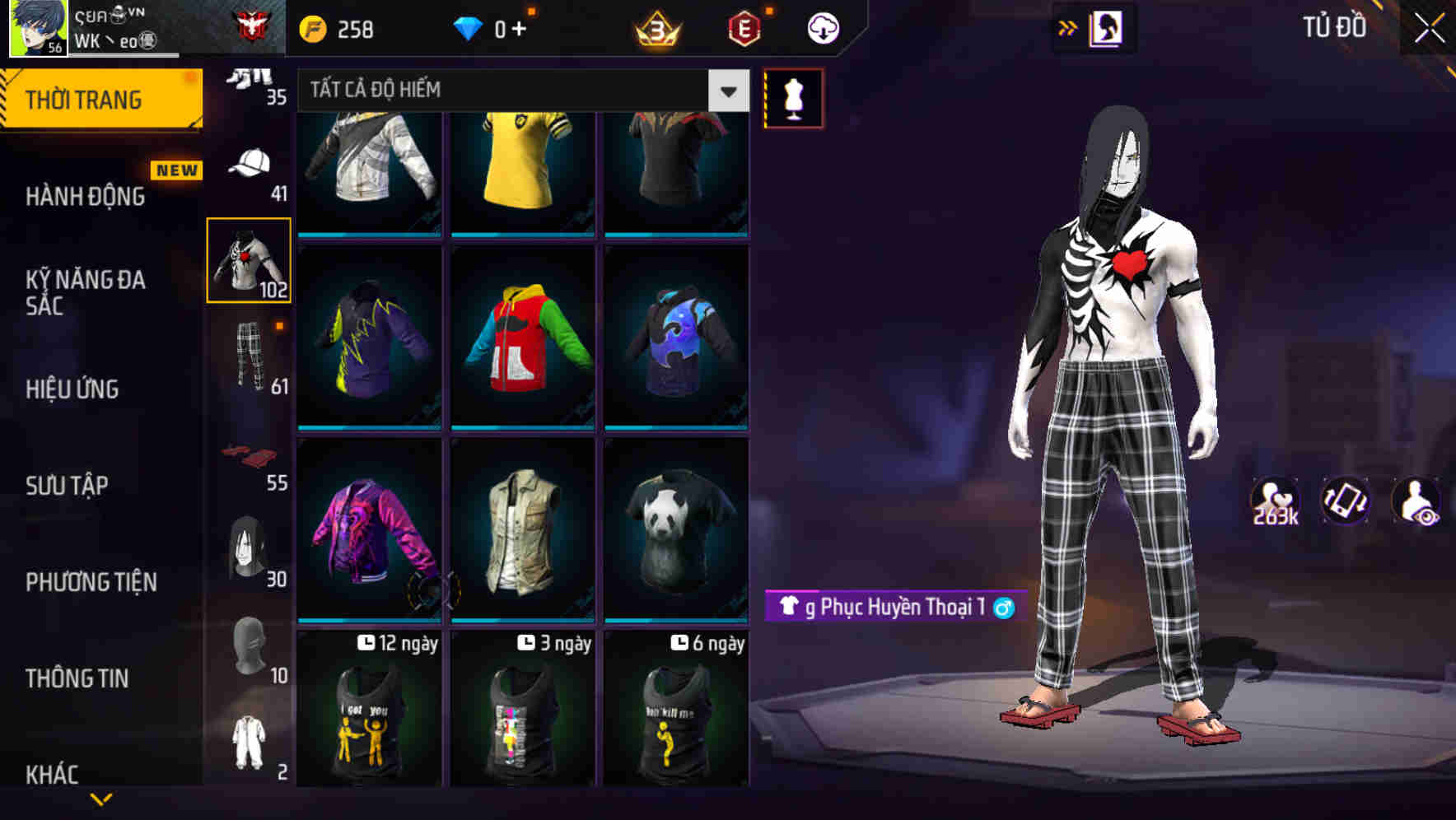This screenshot has height=820, width=1456.
Task: Click the mannequin icon above the item grid
Action: tap(793, 97)
